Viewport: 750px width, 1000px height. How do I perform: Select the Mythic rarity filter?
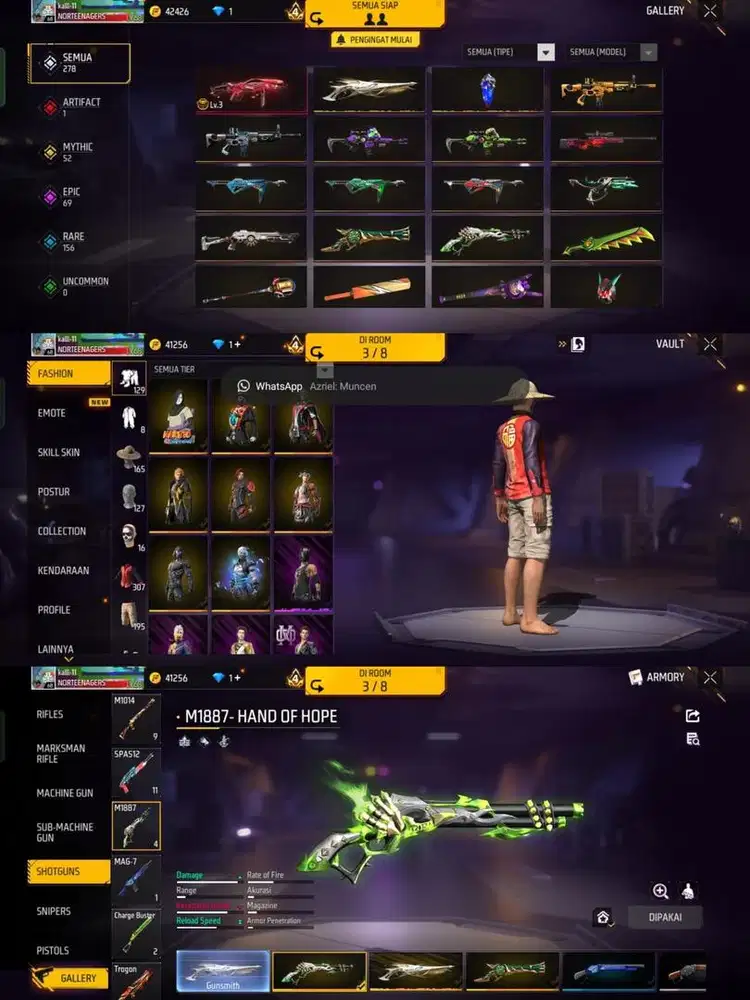coord(78,152)
